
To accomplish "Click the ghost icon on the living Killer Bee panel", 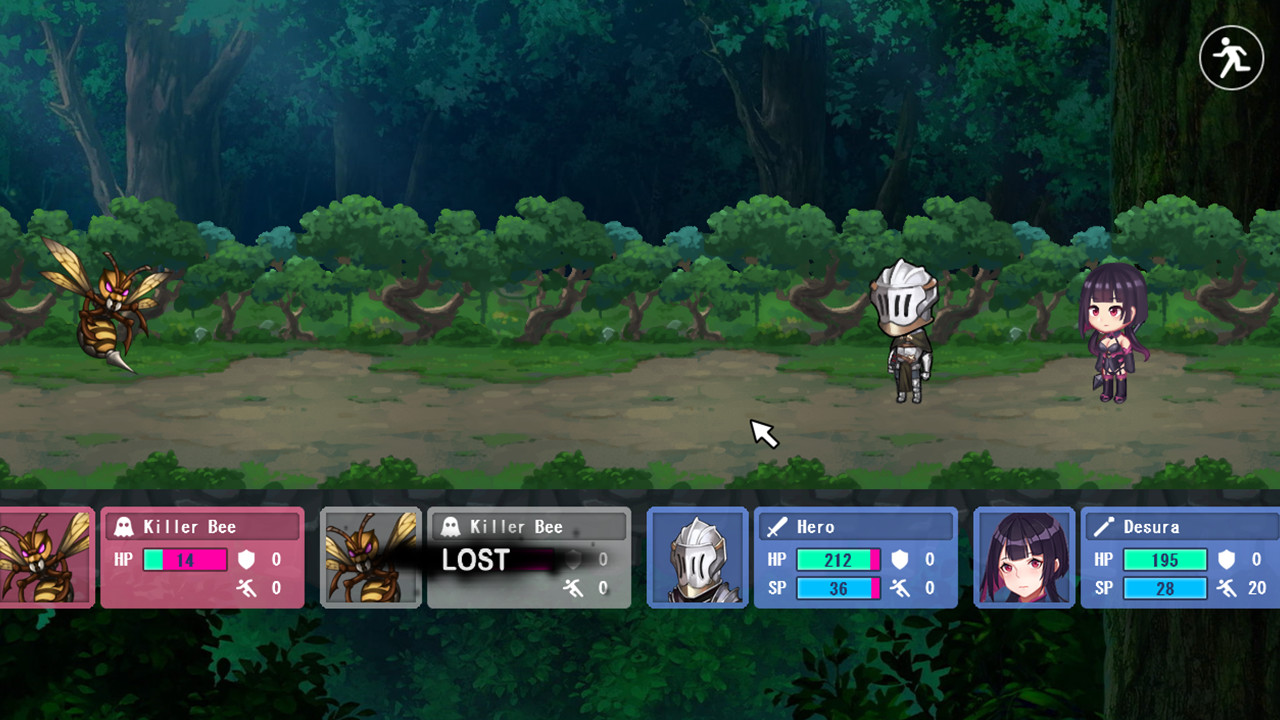I will [x=126, y=526].
